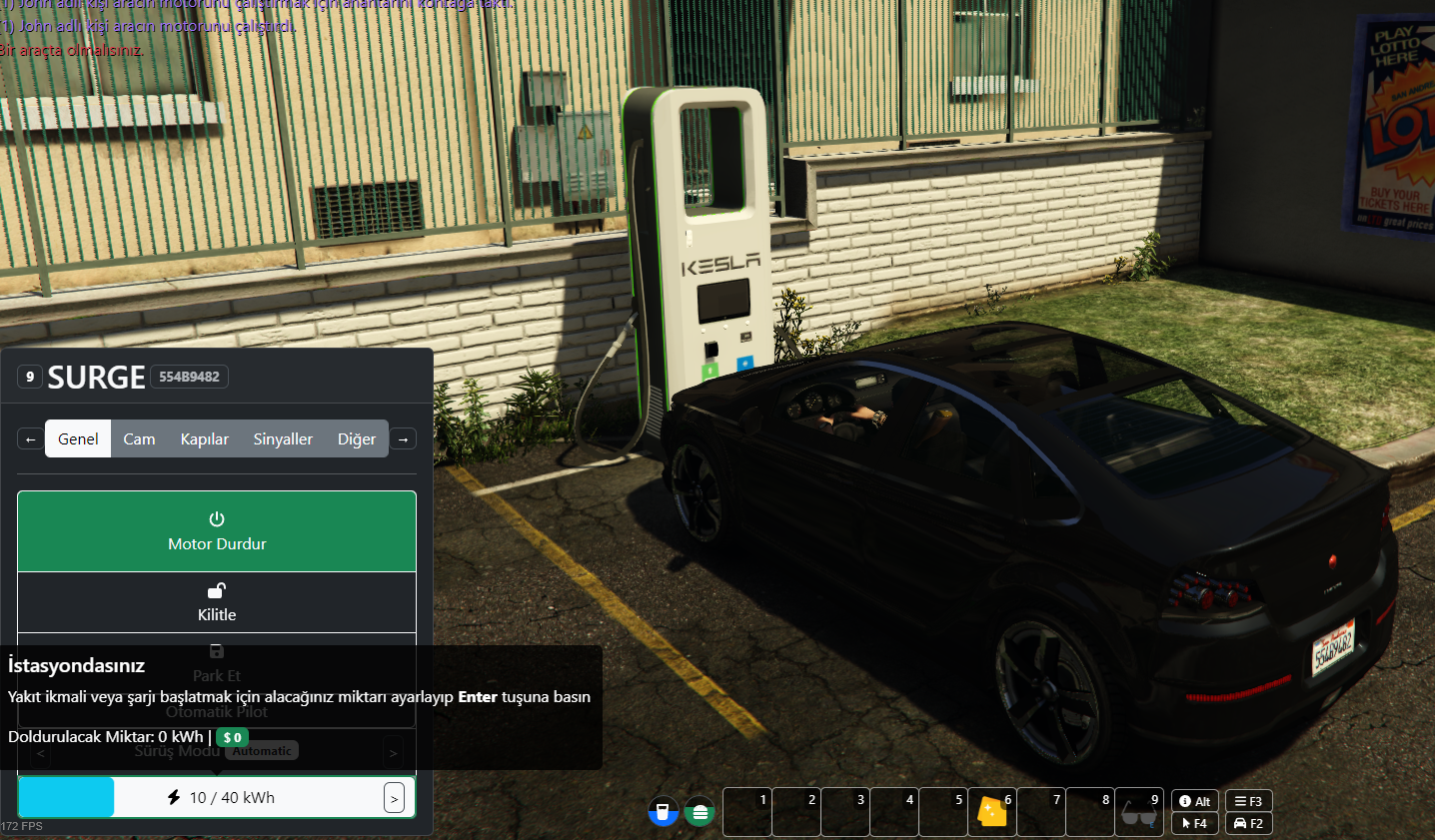Switch to the Sinyaller tab
This screenshot has height=840, width=1435.
click(x=283, y=438)
